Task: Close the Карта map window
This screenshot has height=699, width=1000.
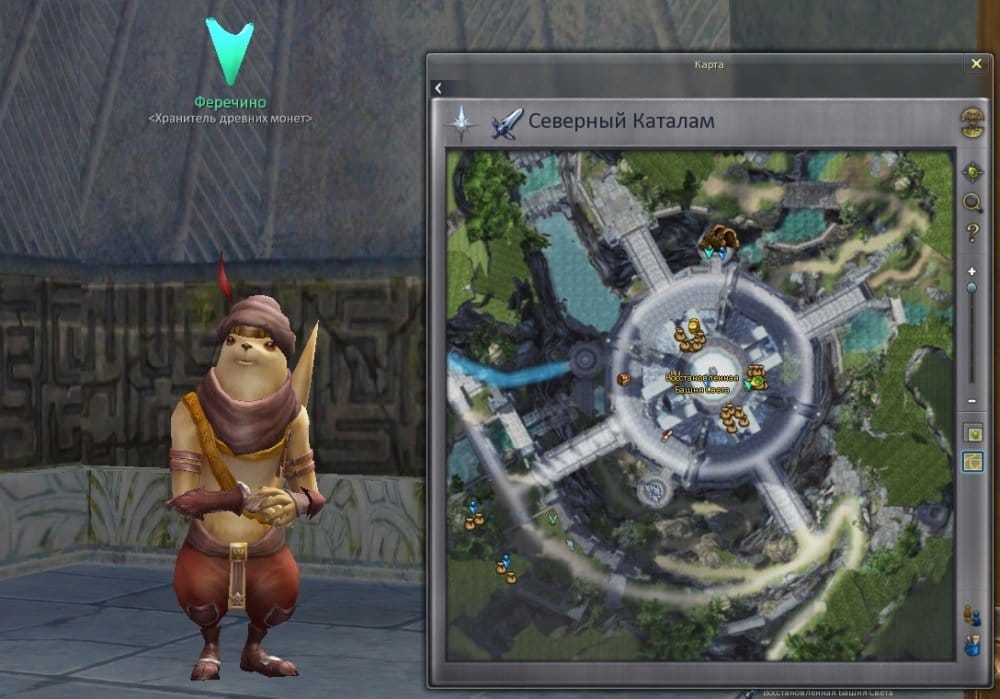Action: pos(976,63)
